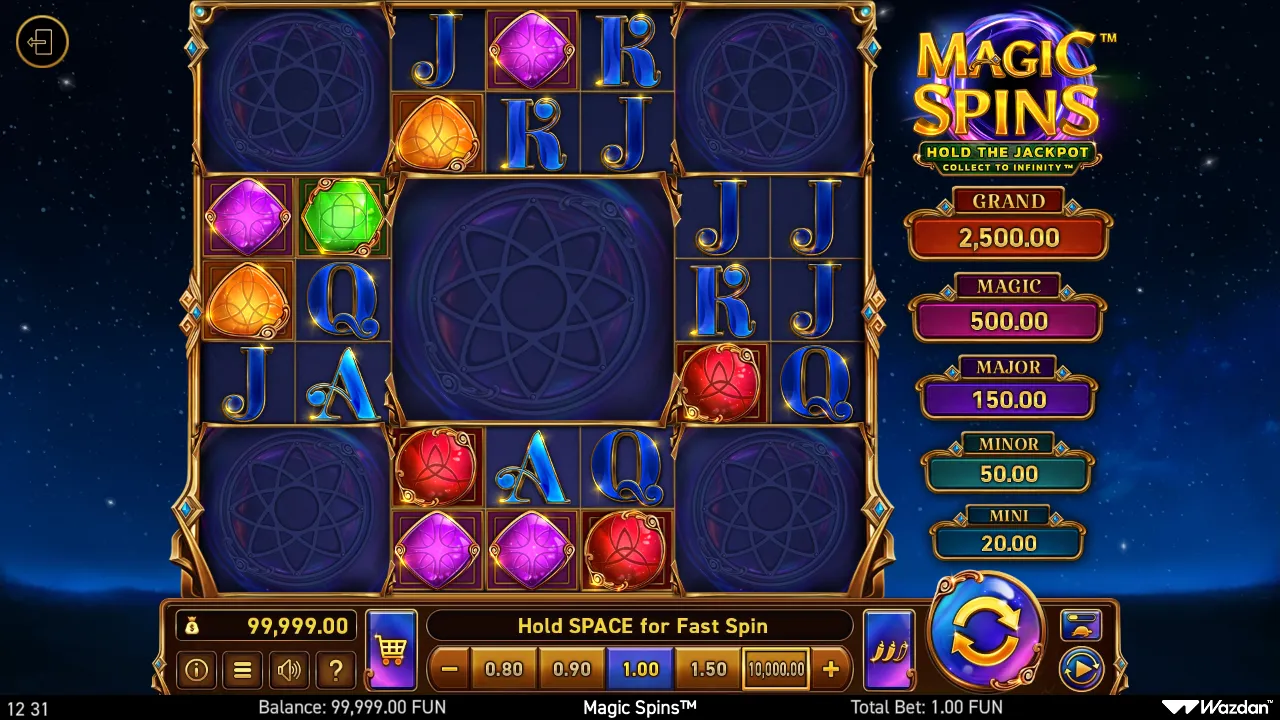
Task: Decrease bet with the minus button
Action: point(449,669)
